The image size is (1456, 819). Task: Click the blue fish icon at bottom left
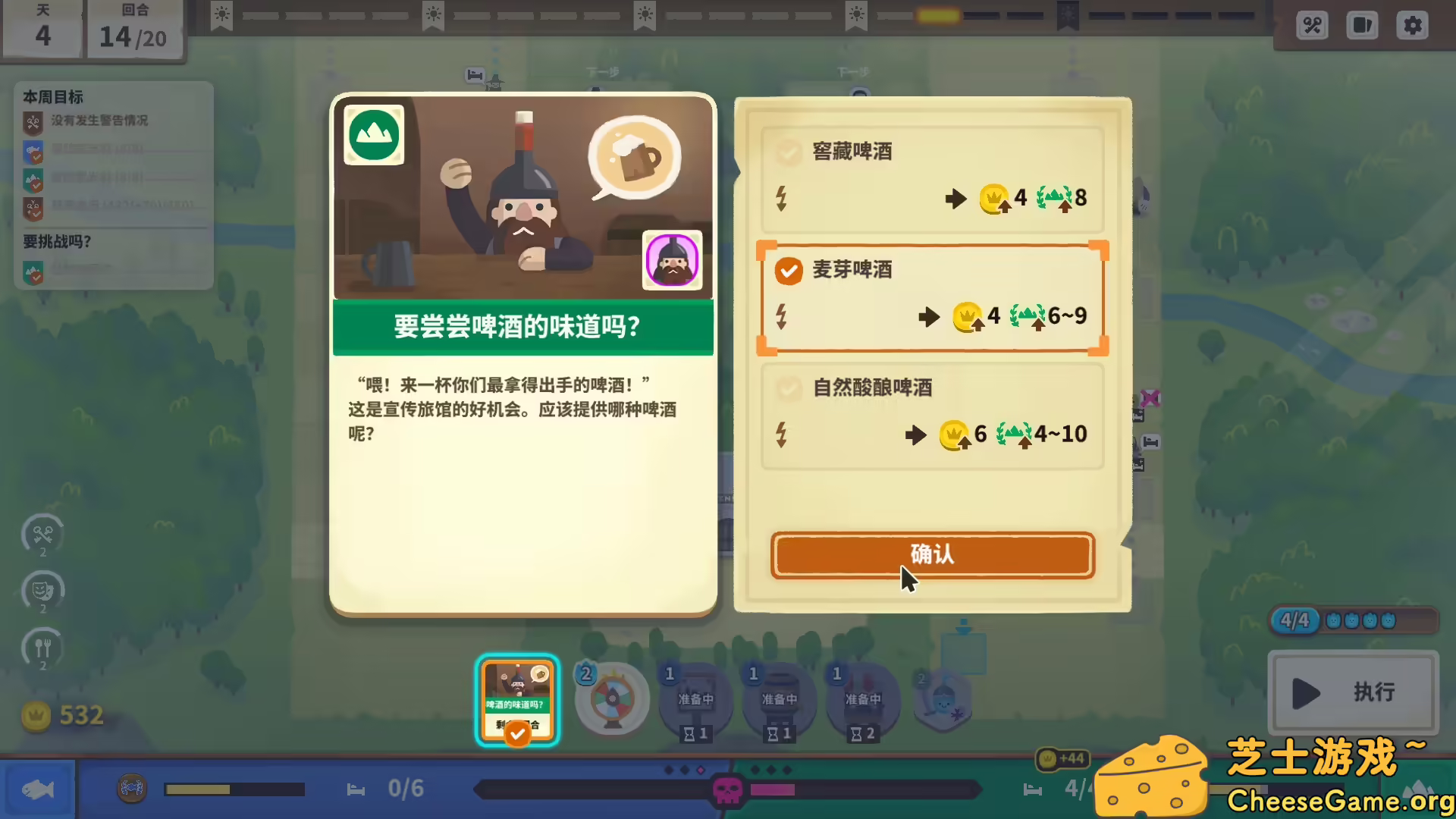tap(39, 789)
